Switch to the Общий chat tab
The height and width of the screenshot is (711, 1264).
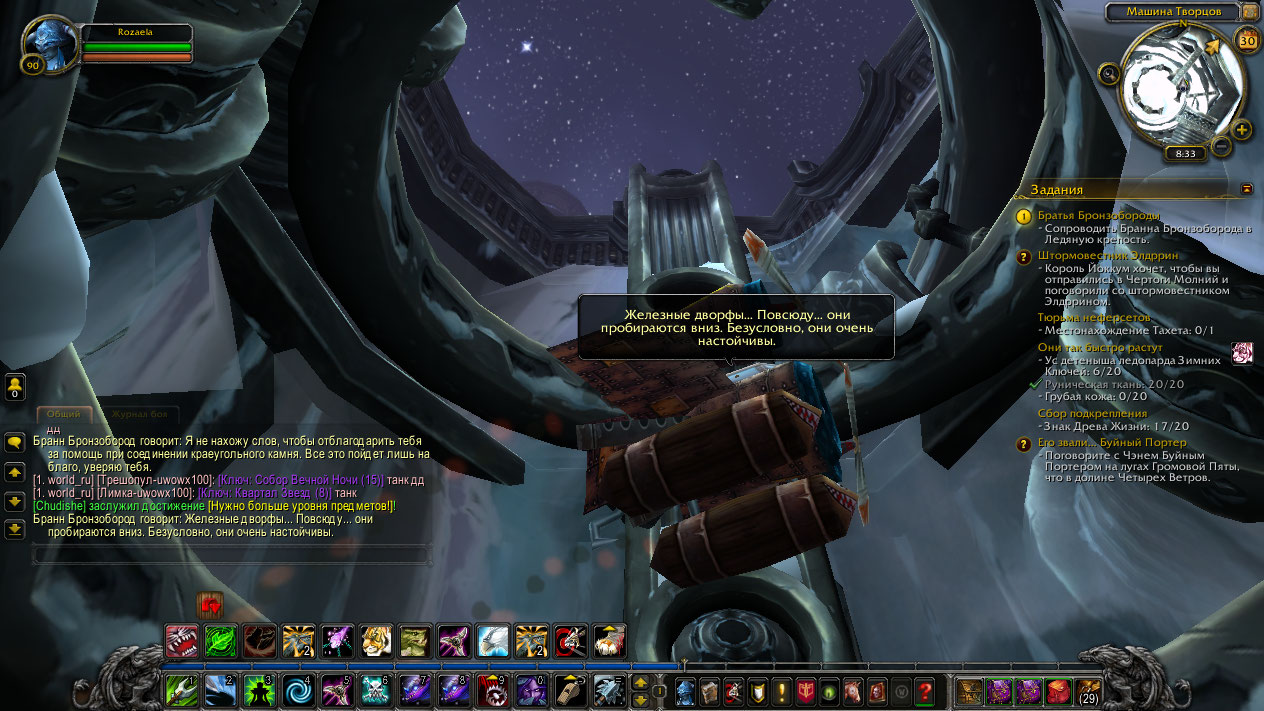[x=63, y=414]
